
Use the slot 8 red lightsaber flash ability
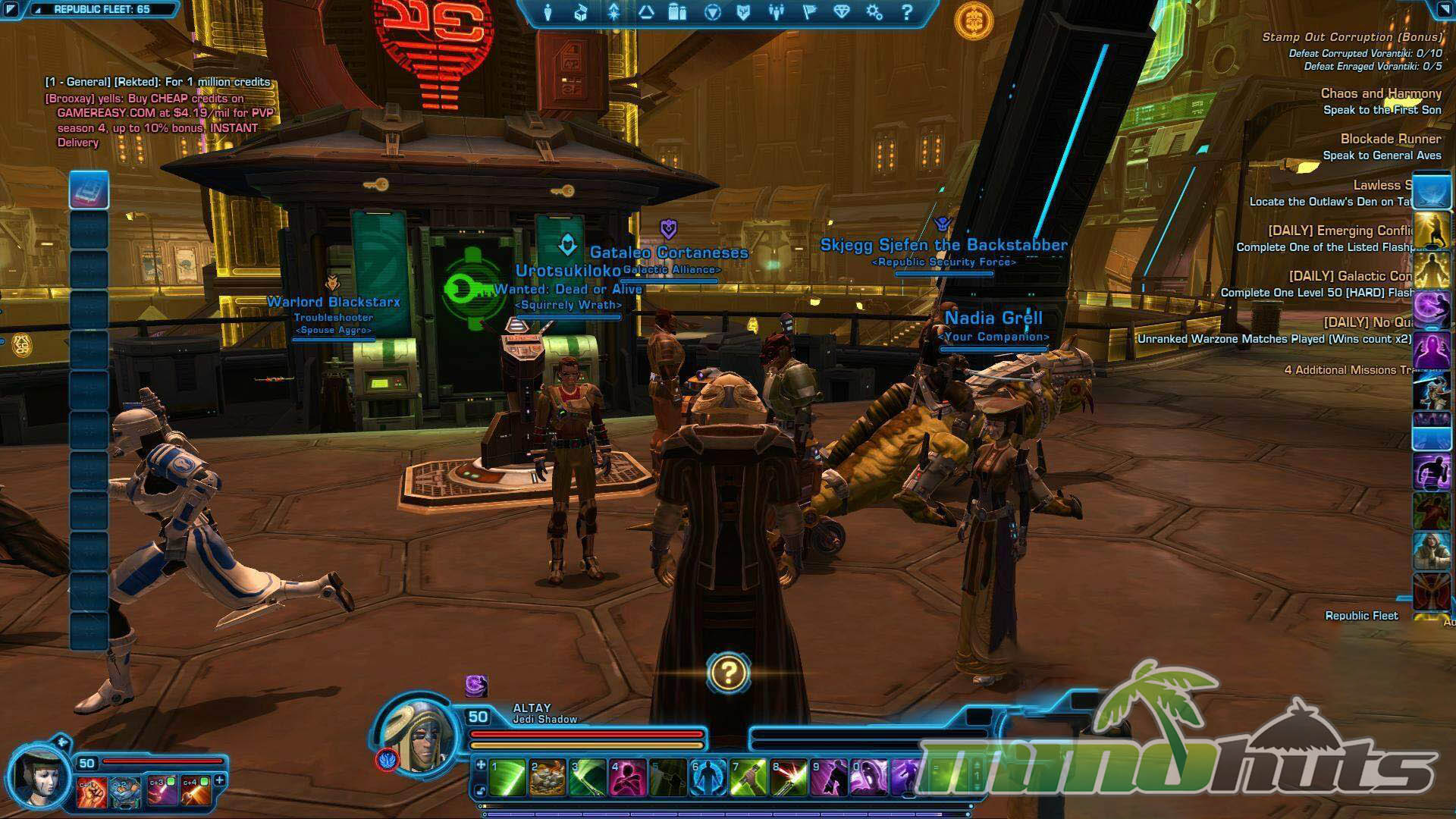[x=789, y=778]
